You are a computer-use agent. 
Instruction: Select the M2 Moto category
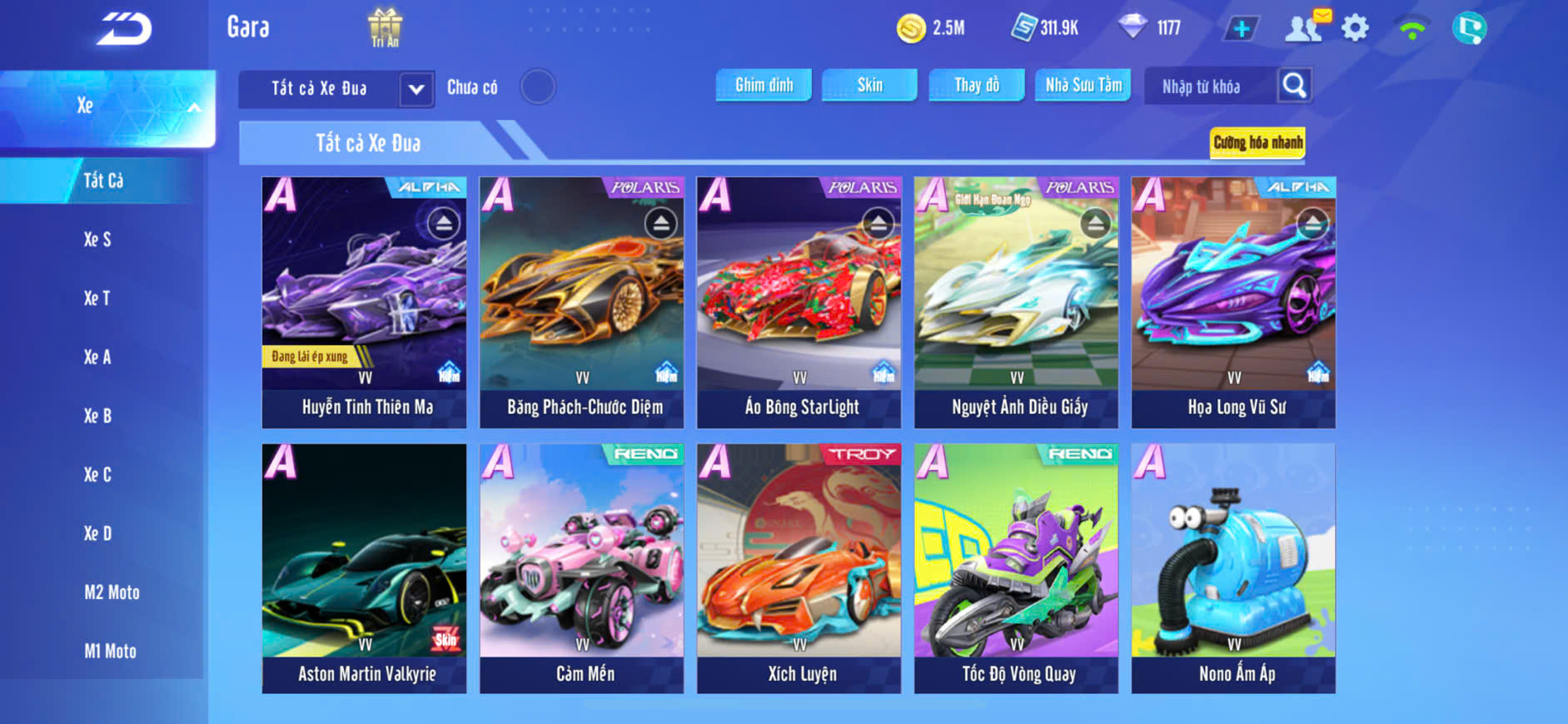click(x=112, y=593)
